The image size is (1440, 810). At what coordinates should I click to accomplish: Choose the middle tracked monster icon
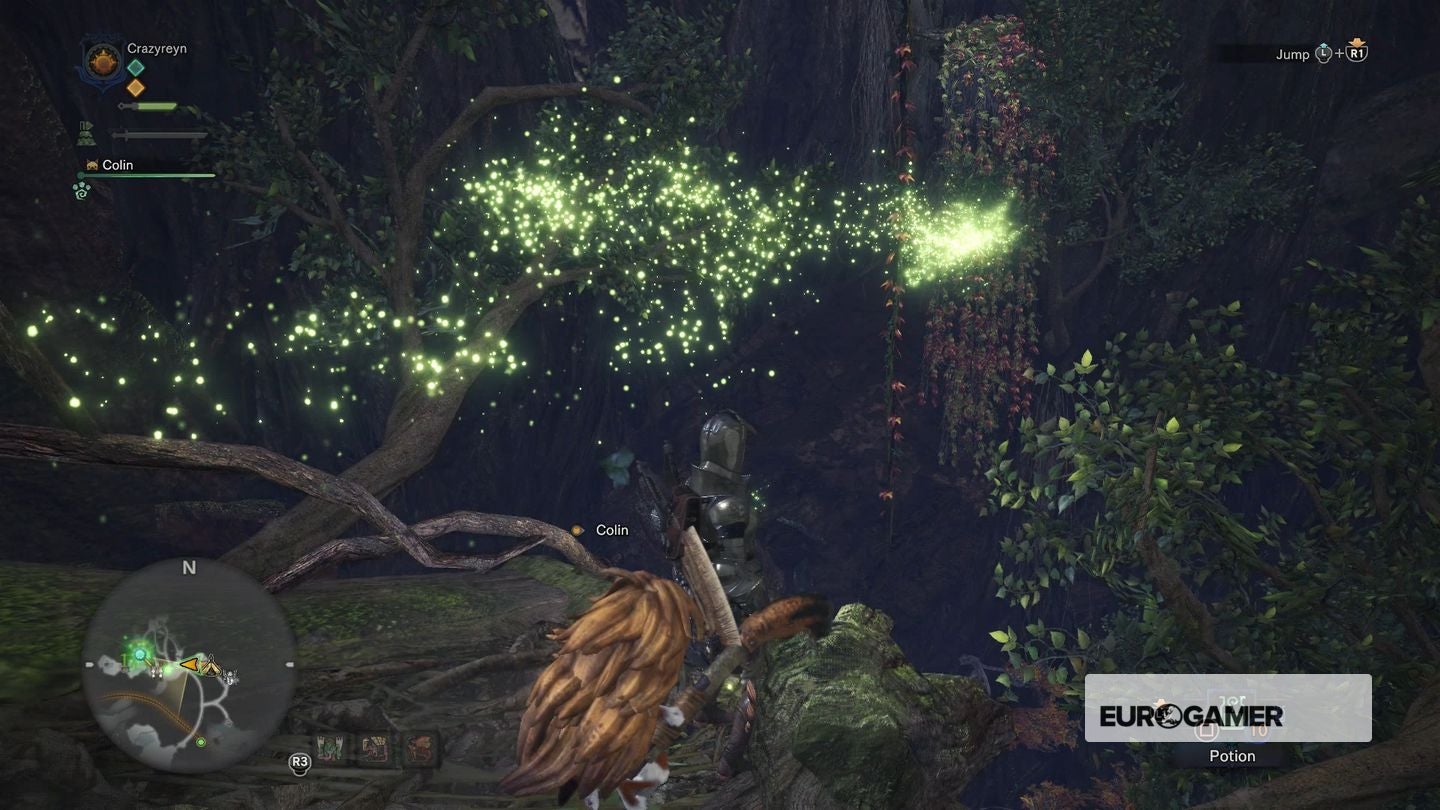pos(373,747)
